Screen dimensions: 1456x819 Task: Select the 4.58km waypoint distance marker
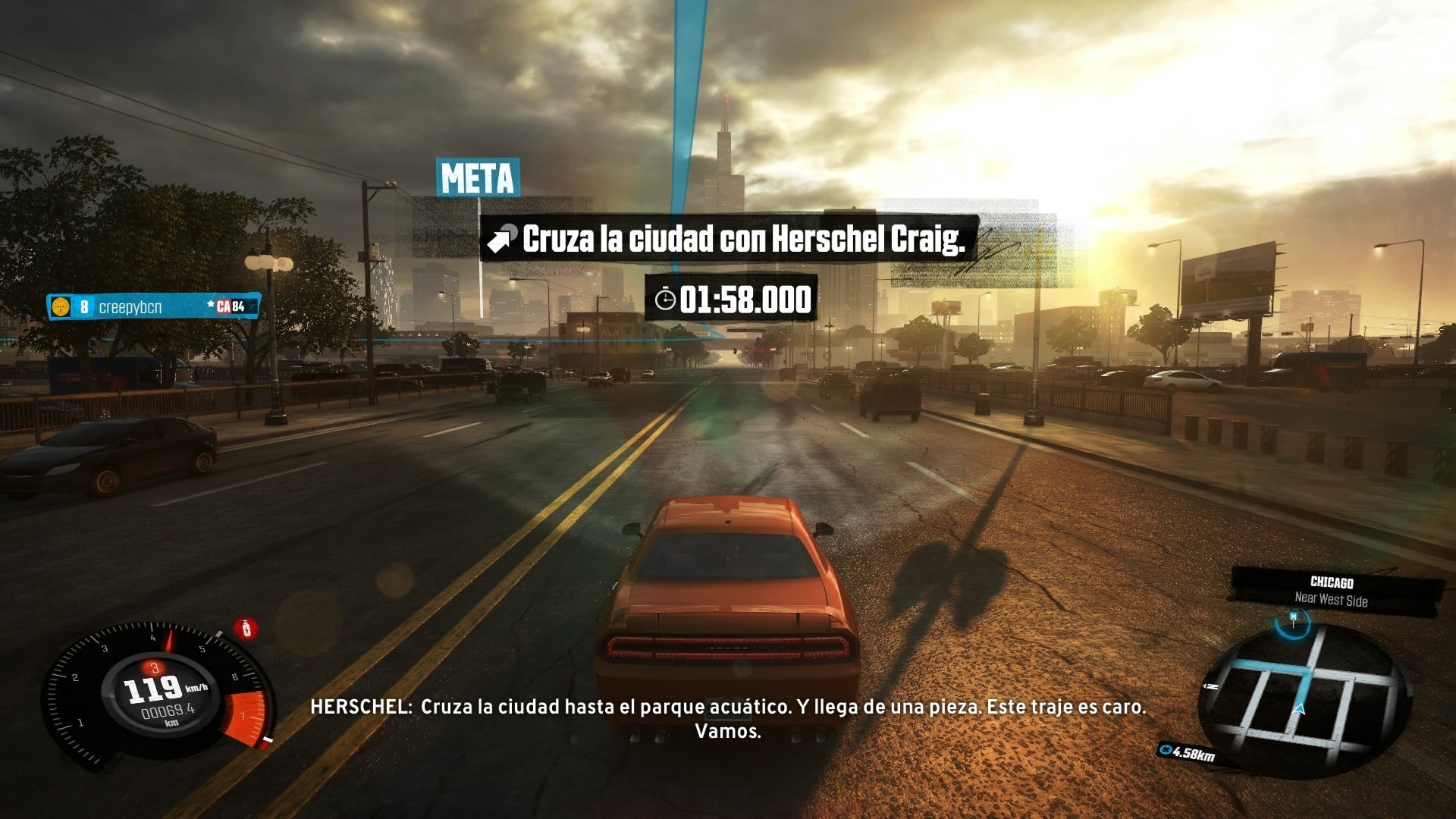click(1188, 752)
